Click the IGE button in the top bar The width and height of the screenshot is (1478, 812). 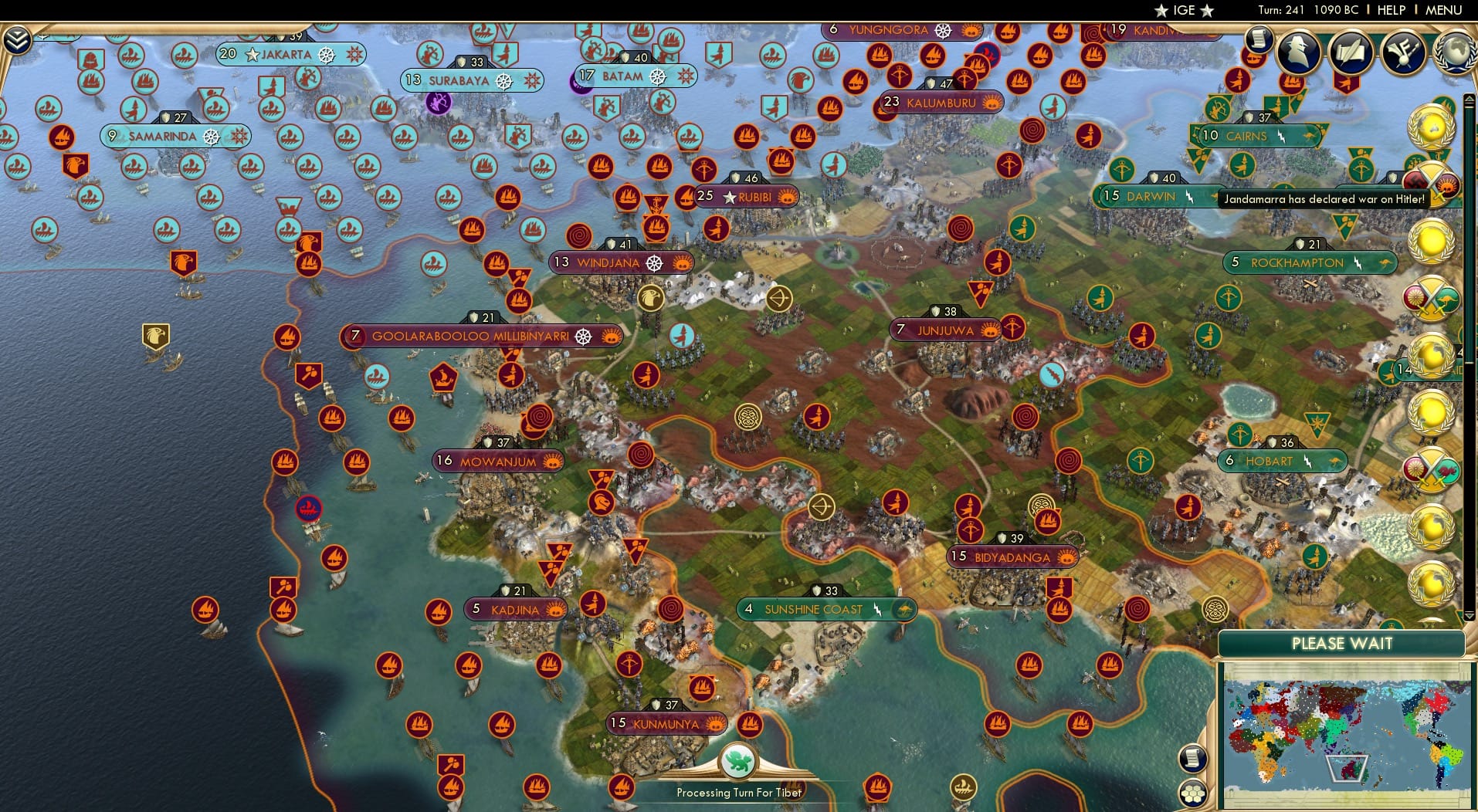1181,10
